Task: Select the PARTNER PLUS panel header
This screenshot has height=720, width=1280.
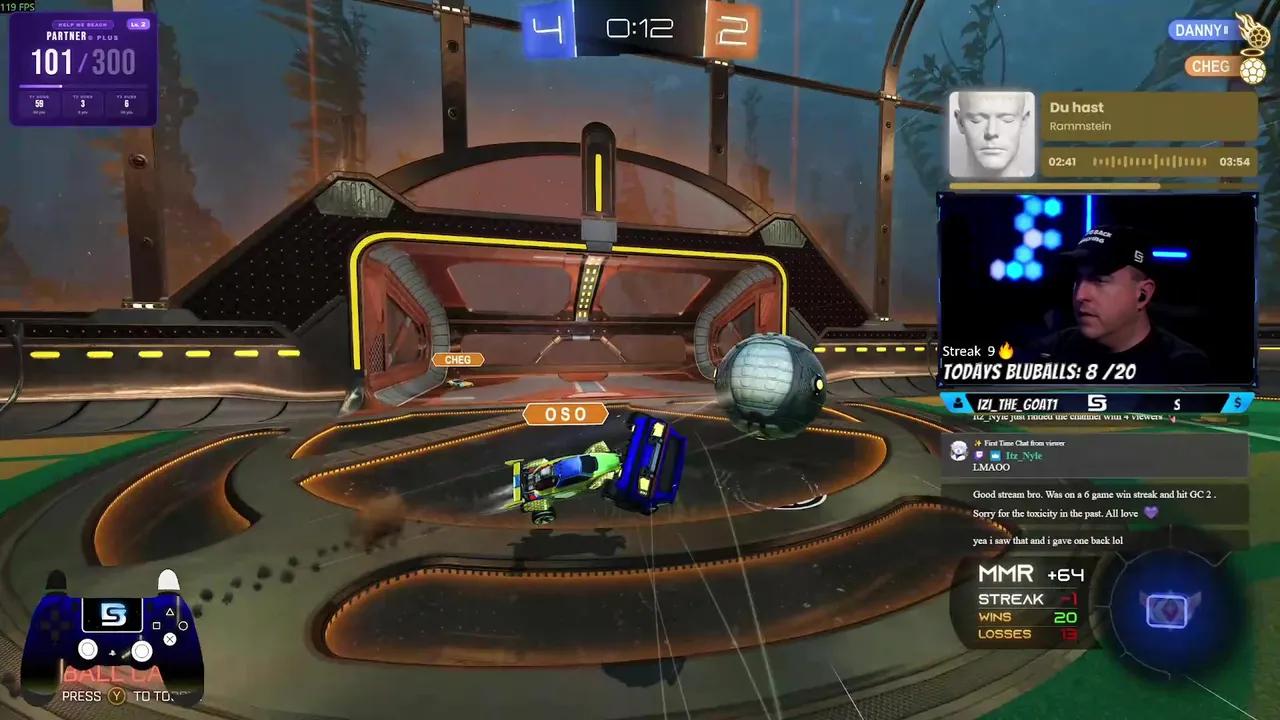Action: [x=83, y=35]
